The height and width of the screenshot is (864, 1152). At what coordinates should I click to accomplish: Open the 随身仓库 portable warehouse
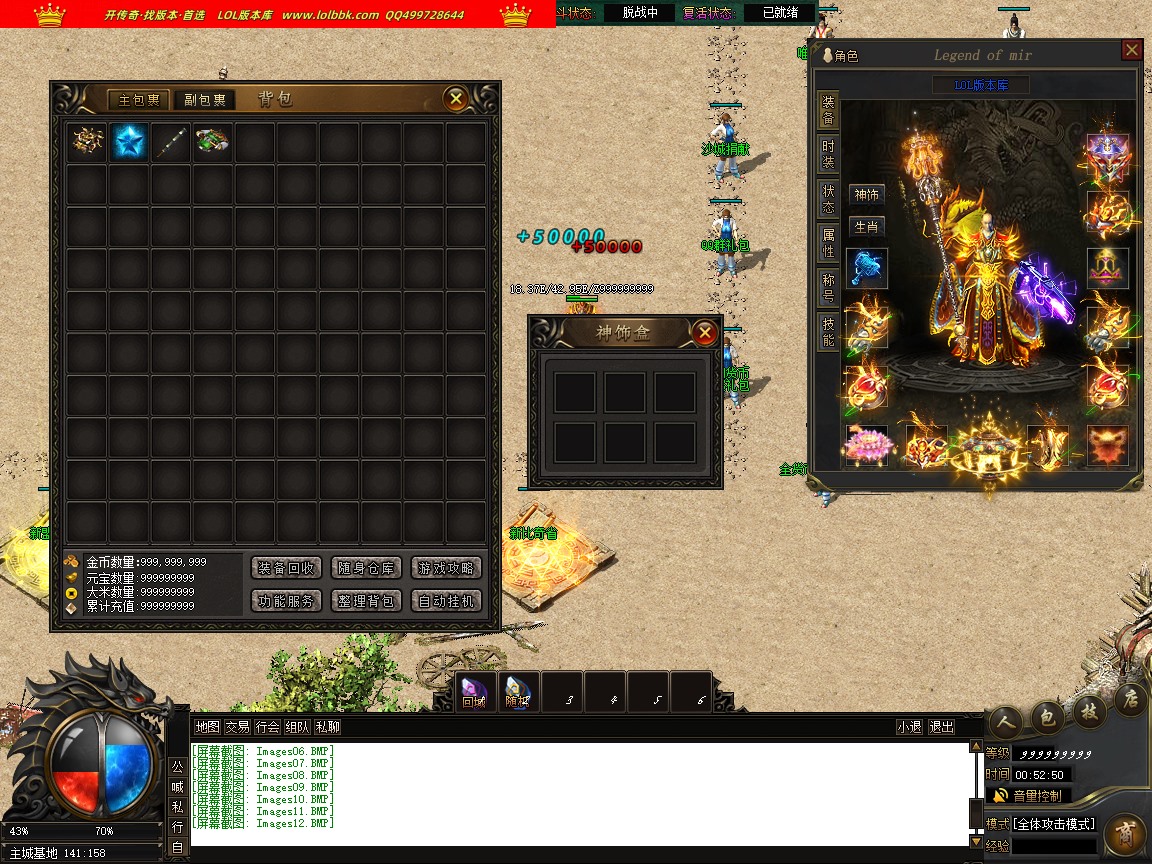(366, 568)
